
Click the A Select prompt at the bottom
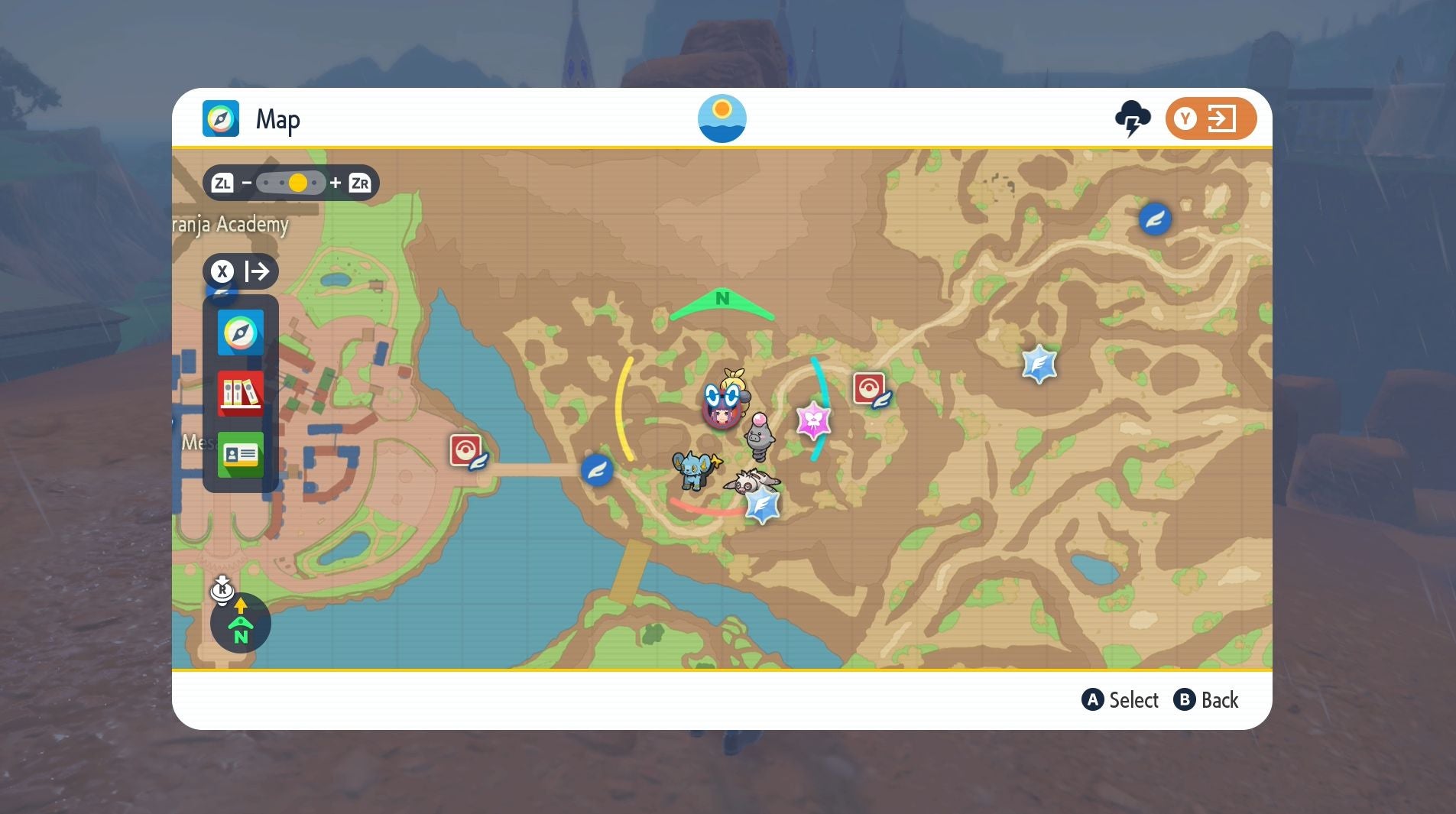click(1120, 699)
